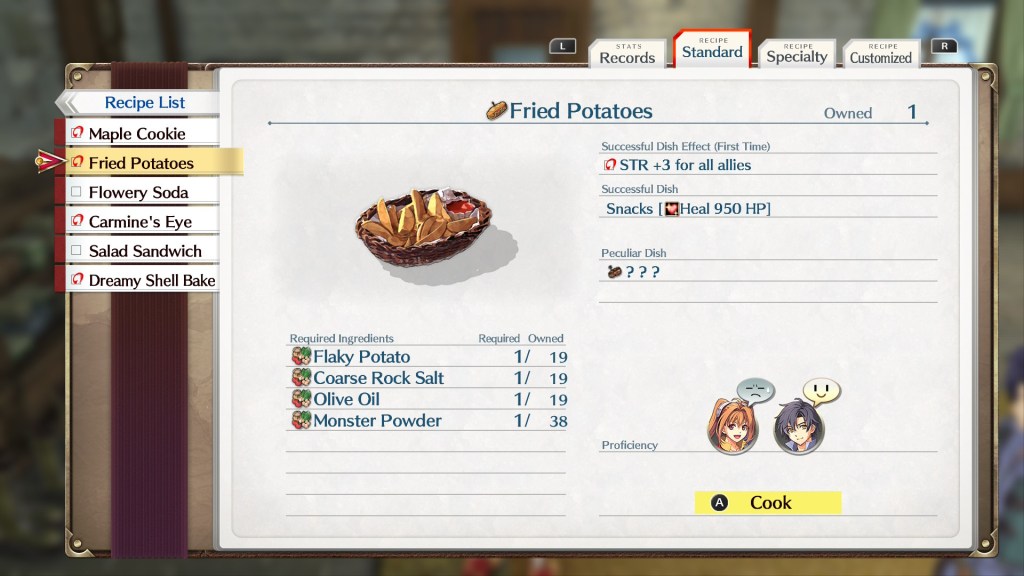Choose Fried Potatoes in the recipe list
The height and width of the screenshot is (576, 1024).
point(141,162)
